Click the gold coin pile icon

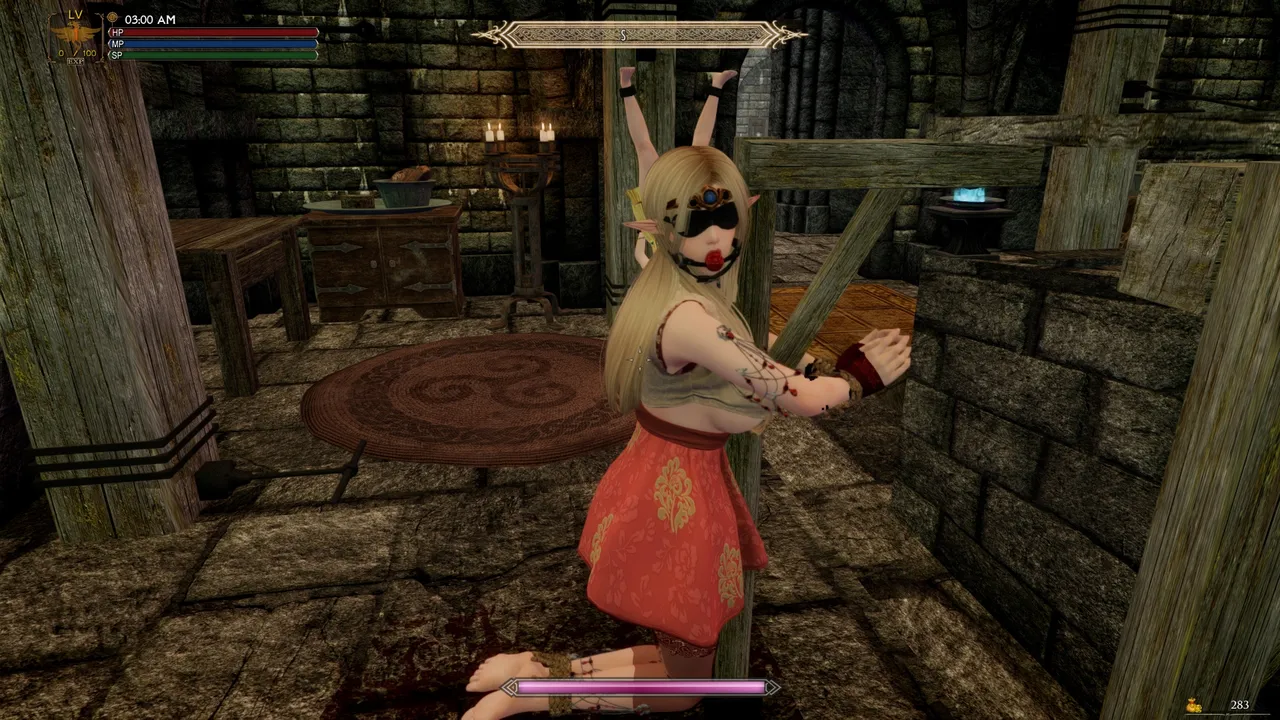[x=1193, y=705]
